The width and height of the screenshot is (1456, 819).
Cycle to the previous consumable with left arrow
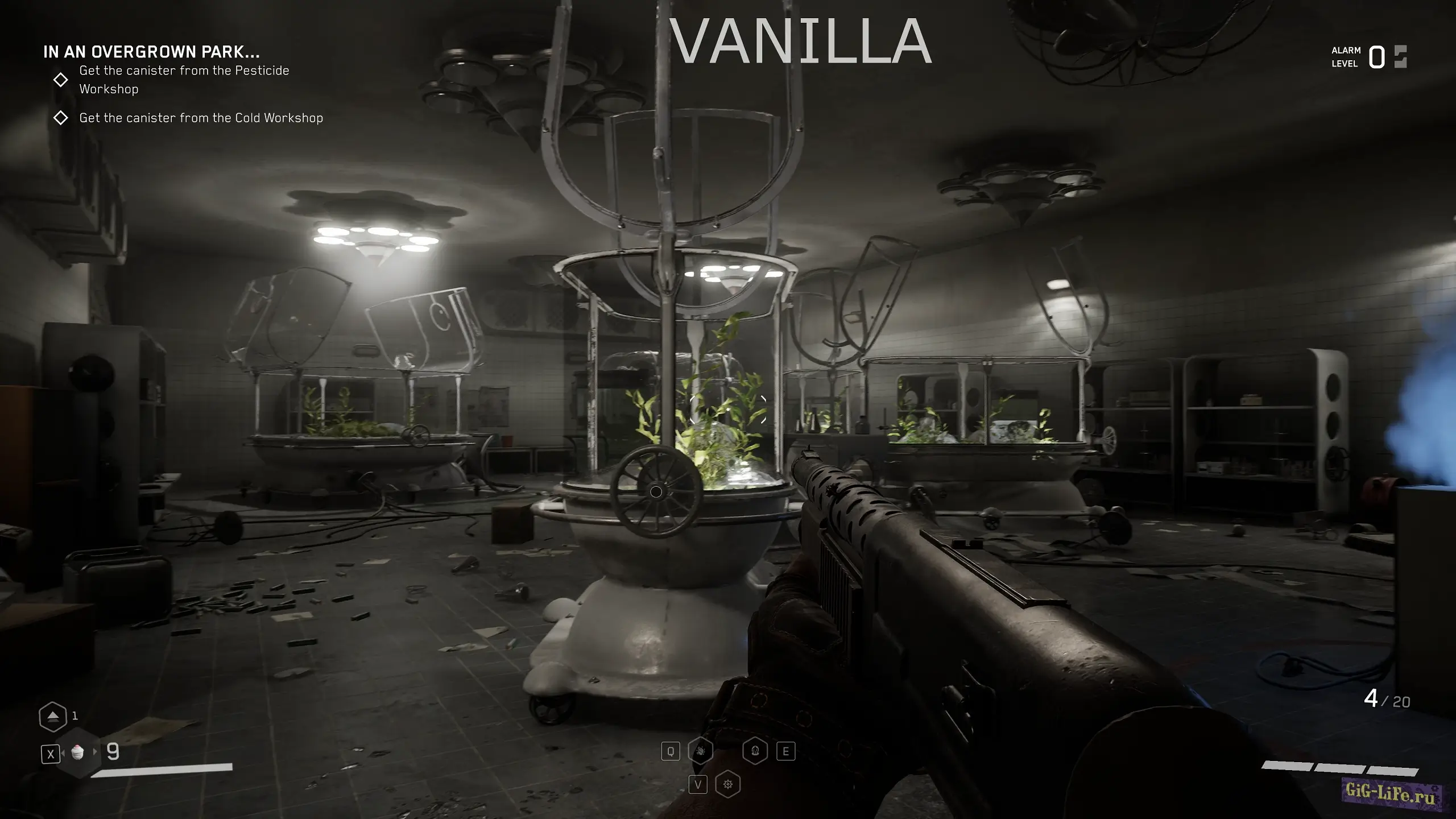pyautogui.click(x=63, y=752)
